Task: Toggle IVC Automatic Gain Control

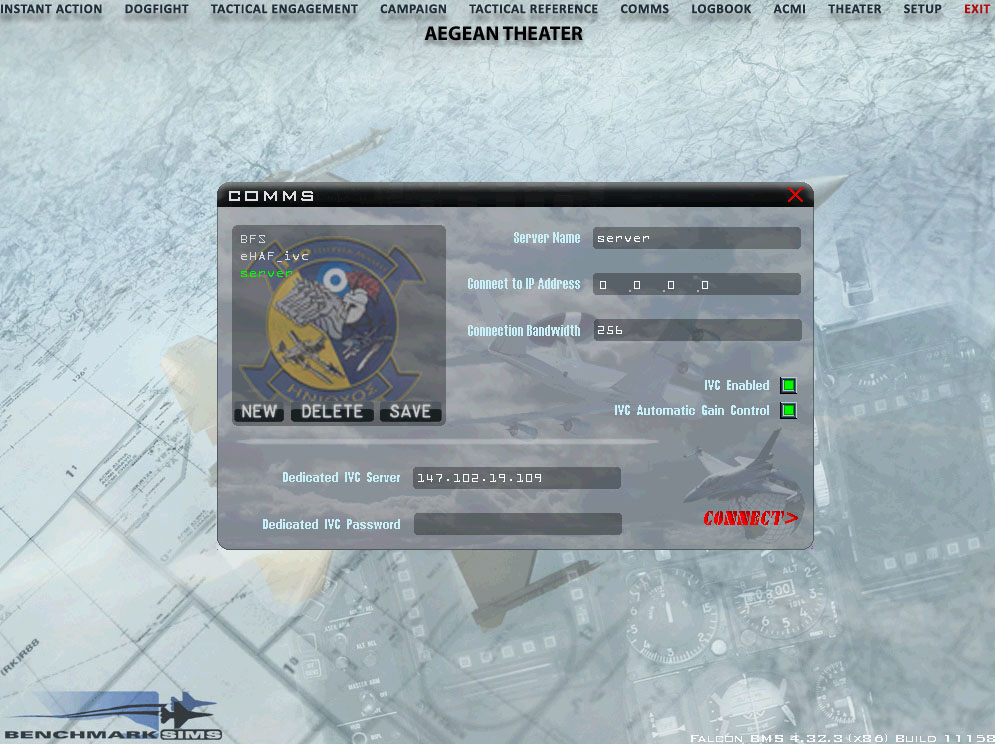Action: click(788, 410)
